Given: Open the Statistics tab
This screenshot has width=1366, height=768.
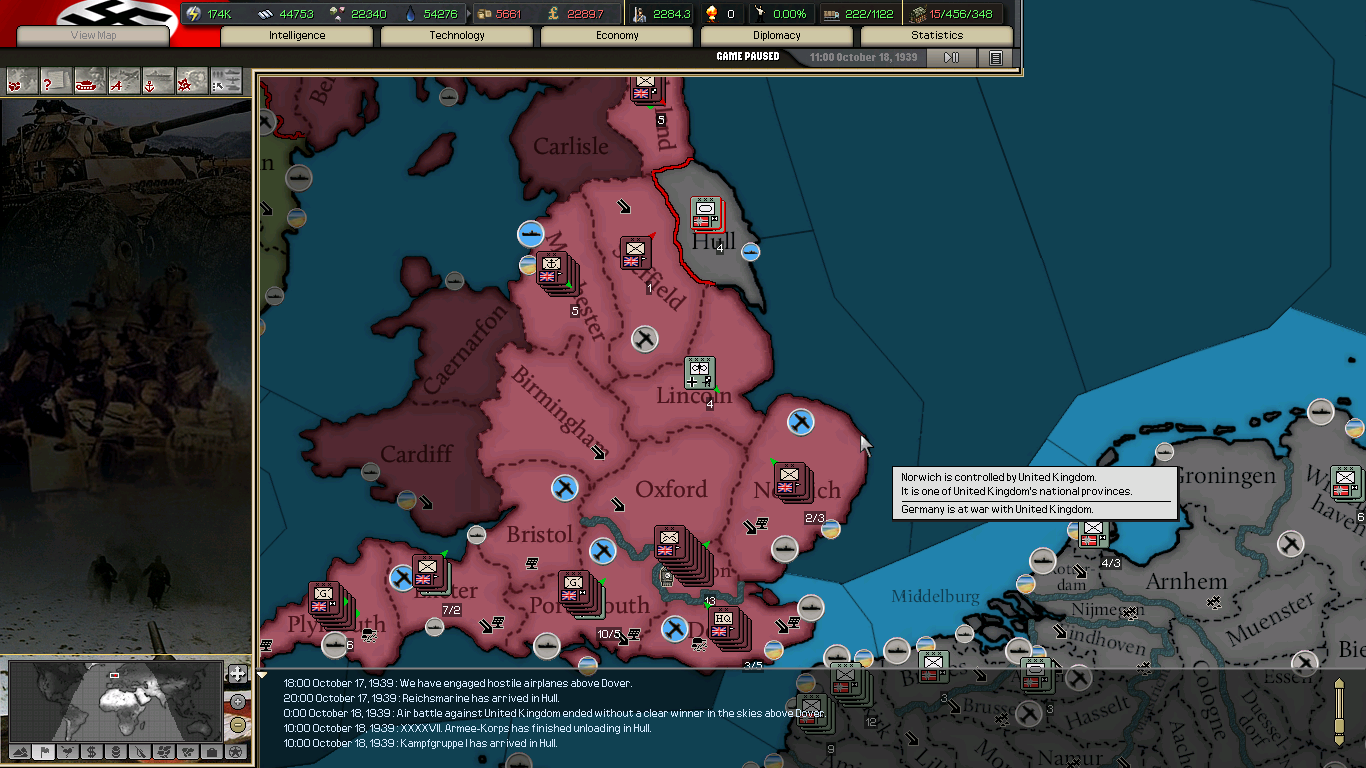Looking at the screenshot, I should point(937,35).
